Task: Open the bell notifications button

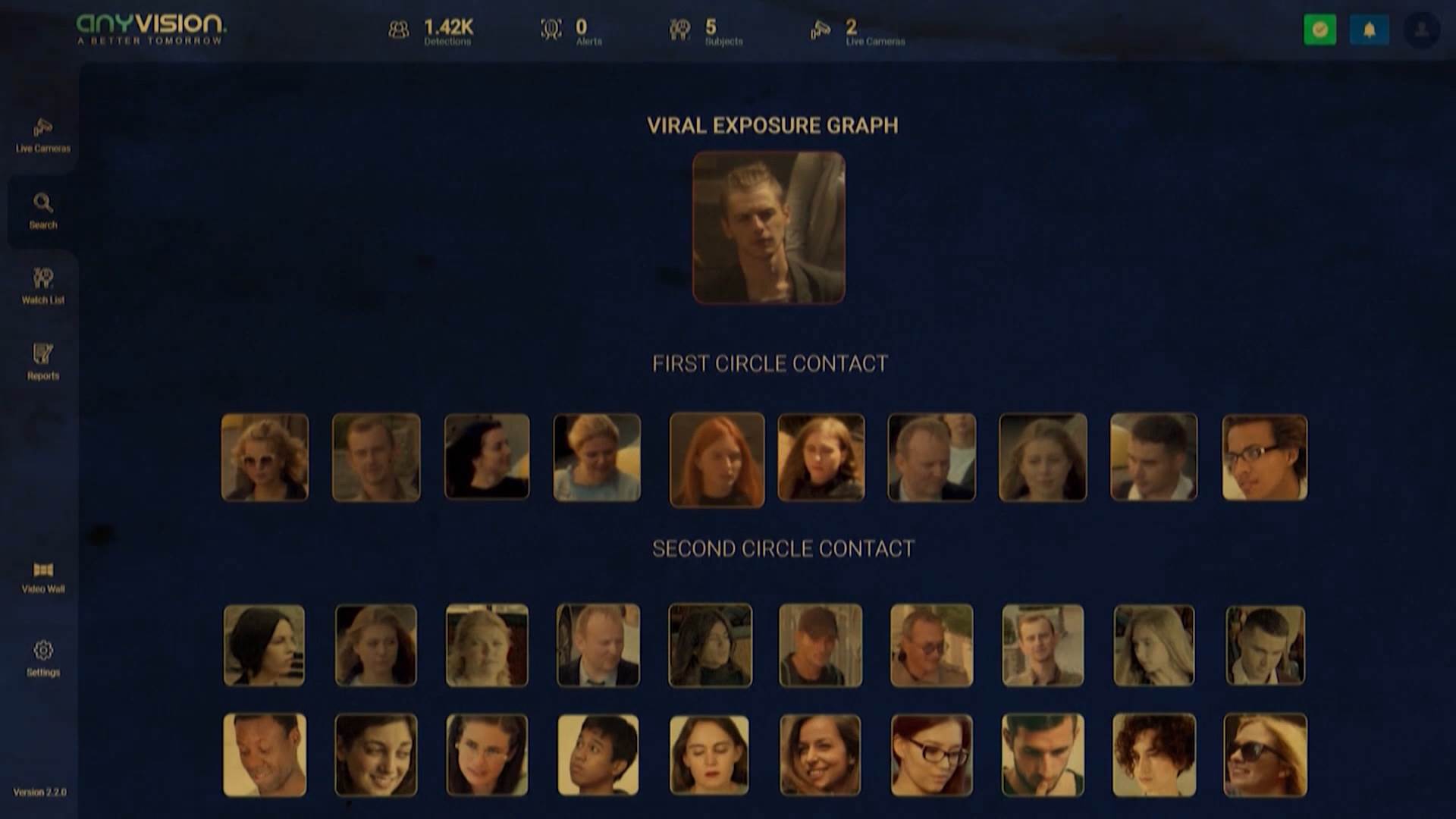Action: click(x=1369, y=30)
